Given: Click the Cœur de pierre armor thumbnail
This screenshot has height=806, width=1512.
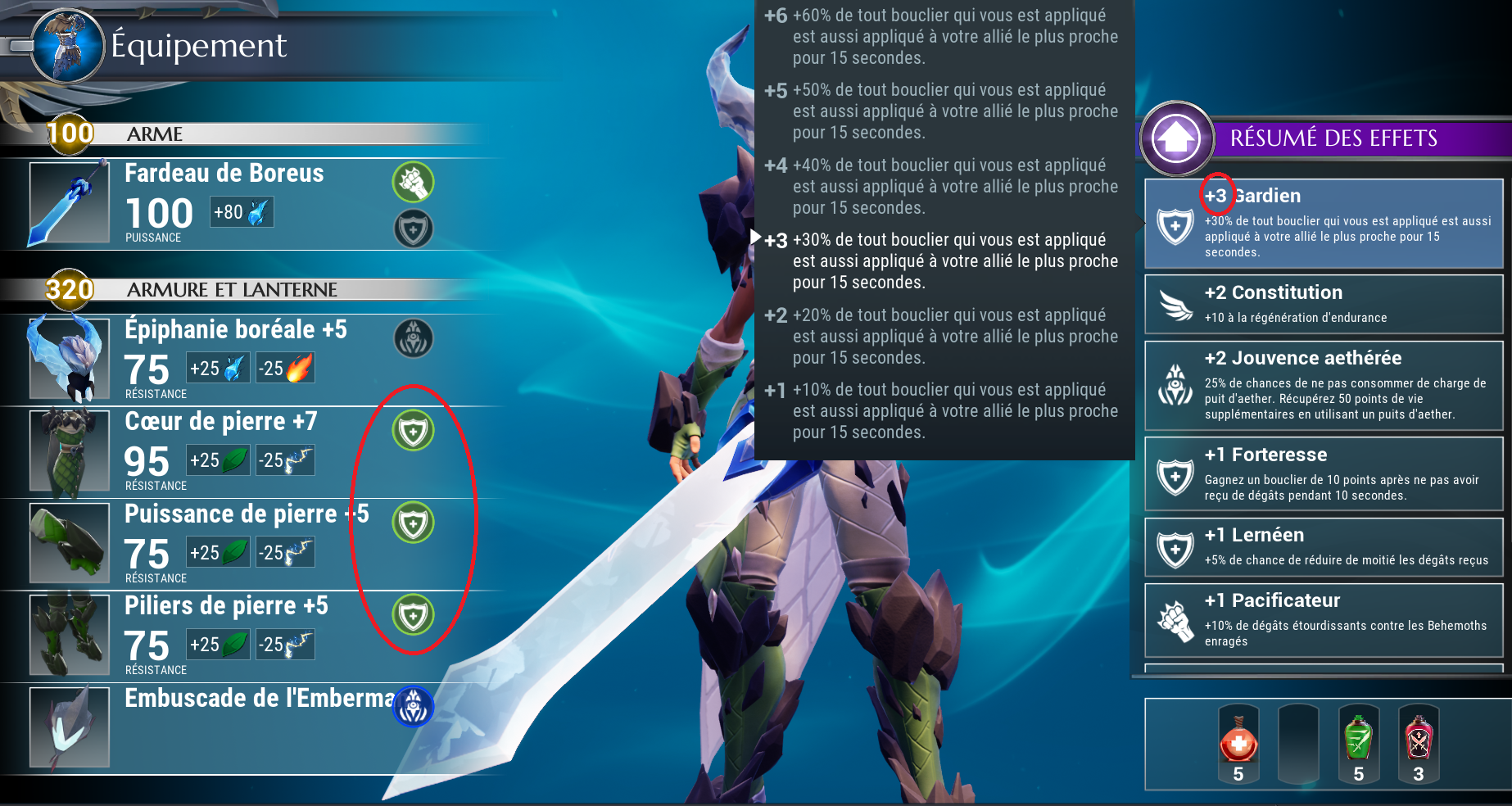Looking at the screenshot, I should 69,451.
